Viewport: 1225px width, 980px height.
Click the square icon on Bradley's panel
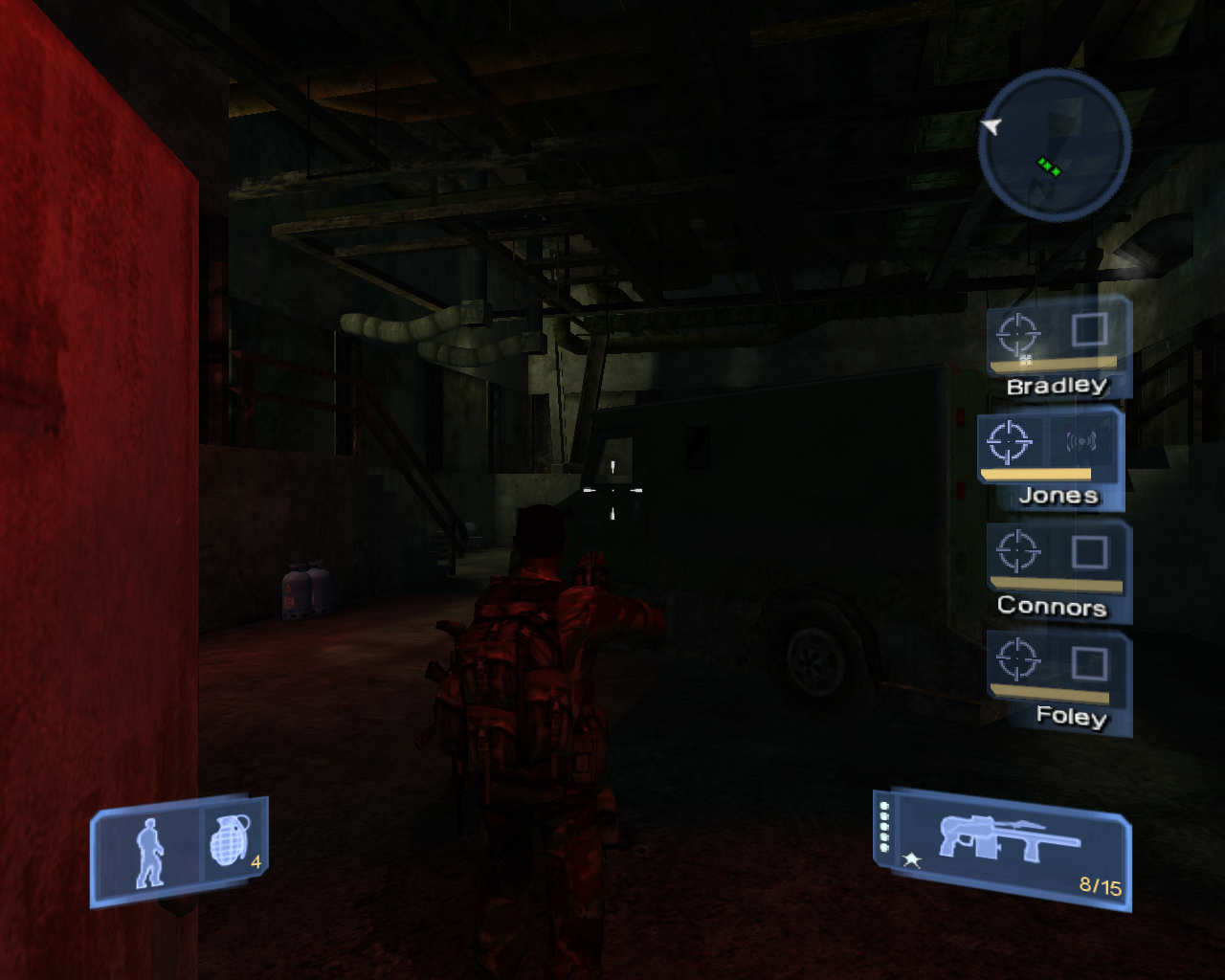tap(1089, 329)
